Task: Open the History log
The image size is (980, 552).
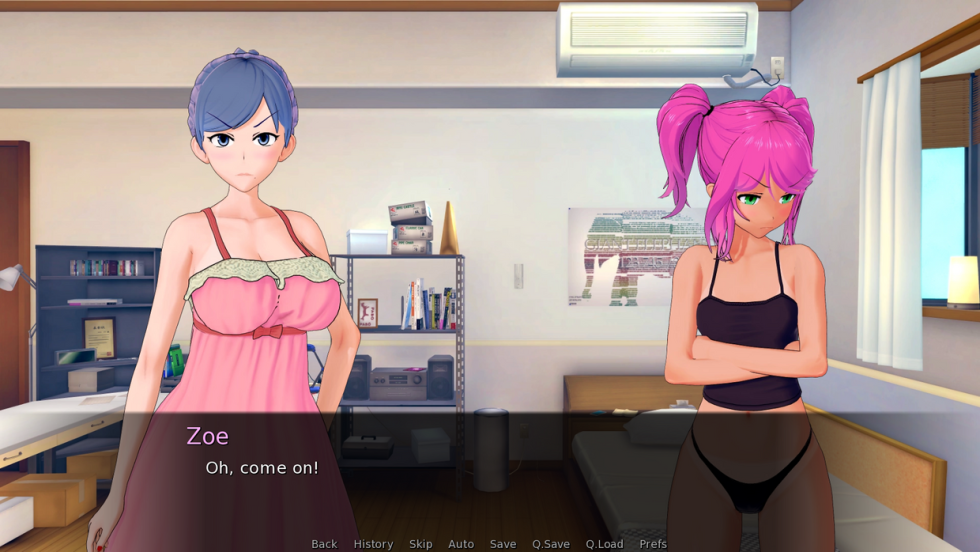Action: (373, 544)
